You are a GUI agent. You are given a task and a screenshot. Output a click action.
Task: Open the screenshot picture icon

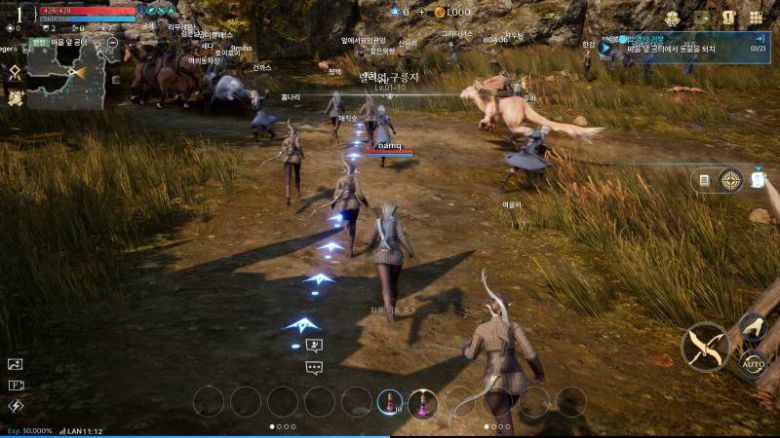(15, 365)
